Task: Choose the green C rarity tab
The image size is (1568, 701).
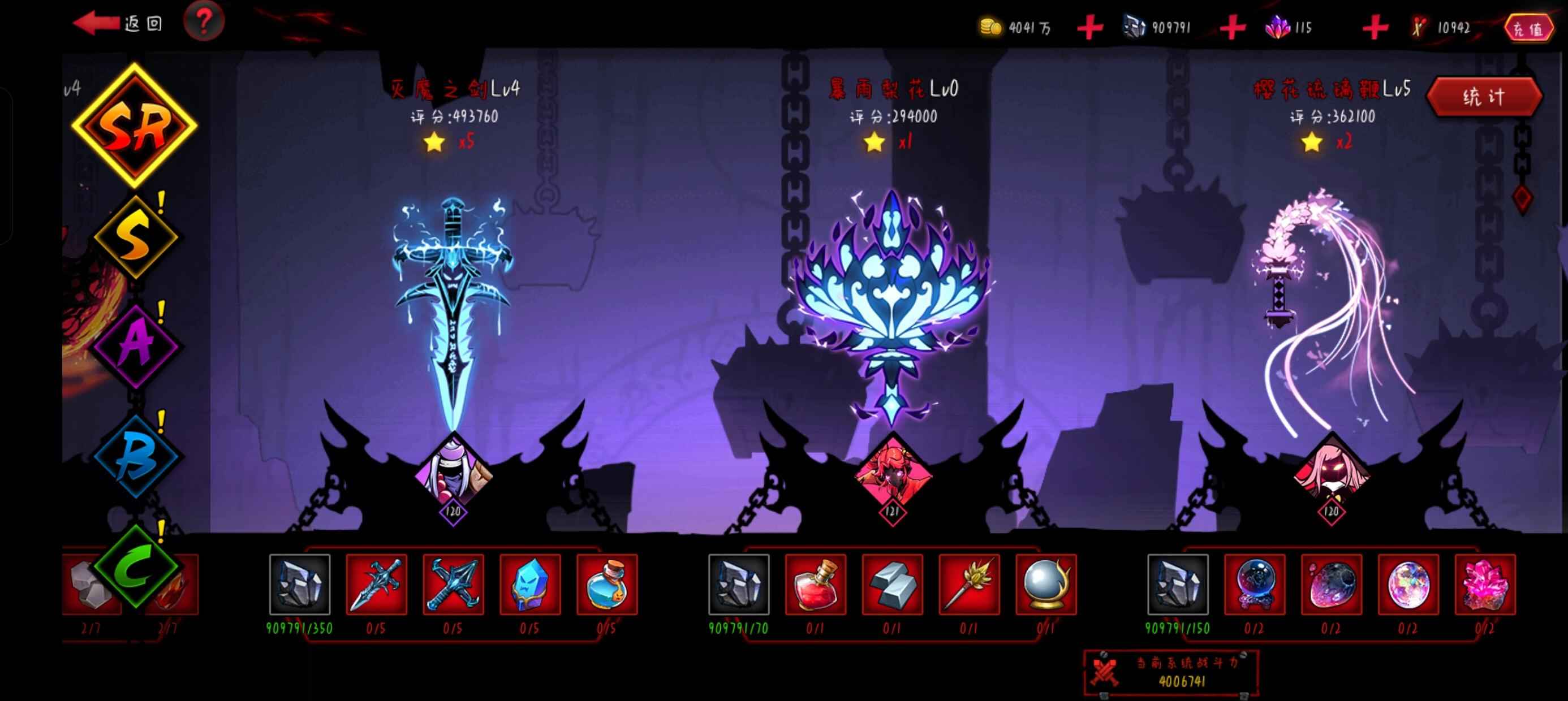Action: tap(136, 566)
